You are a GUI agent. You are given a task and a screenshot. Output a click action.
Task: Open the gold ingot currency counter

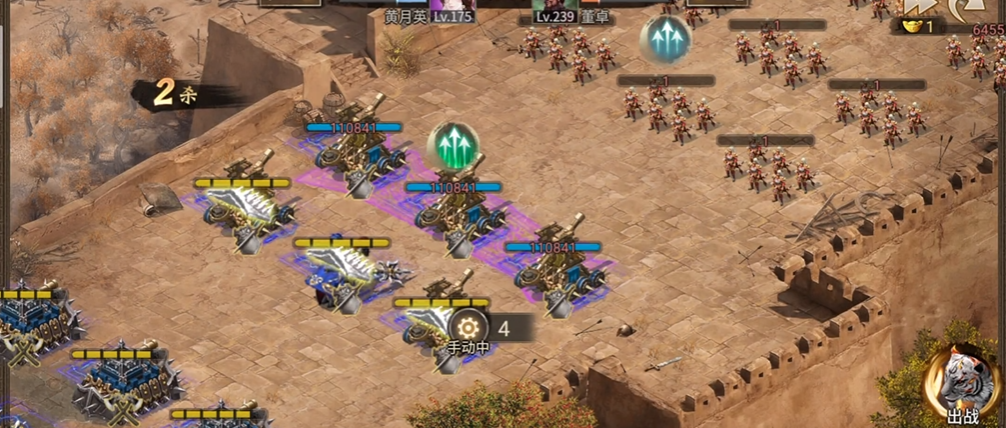tap(918, 26)
